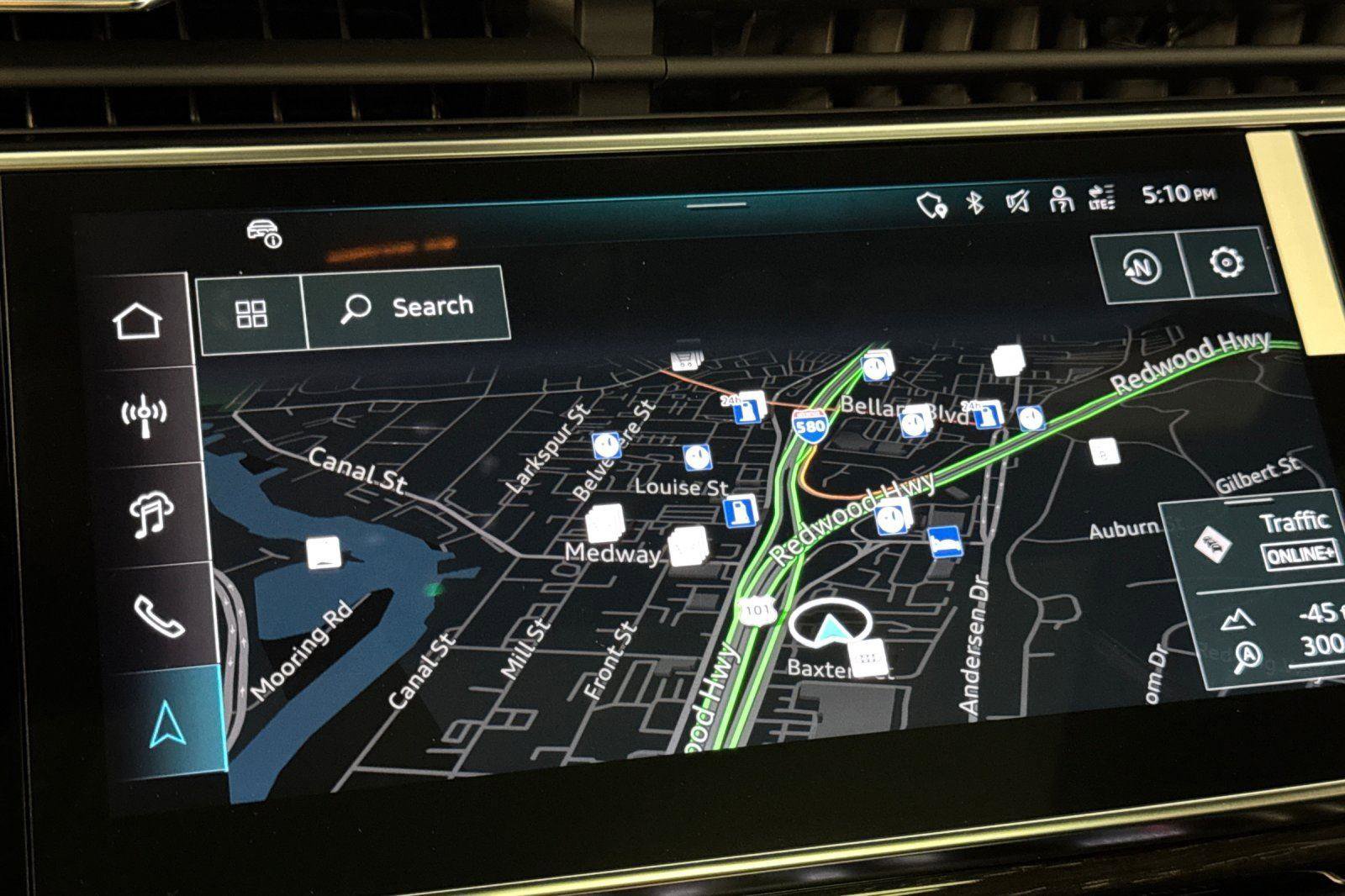Pull down the top status bar handle
Viewport: 1345px width, 896px height.
[715, 204]
